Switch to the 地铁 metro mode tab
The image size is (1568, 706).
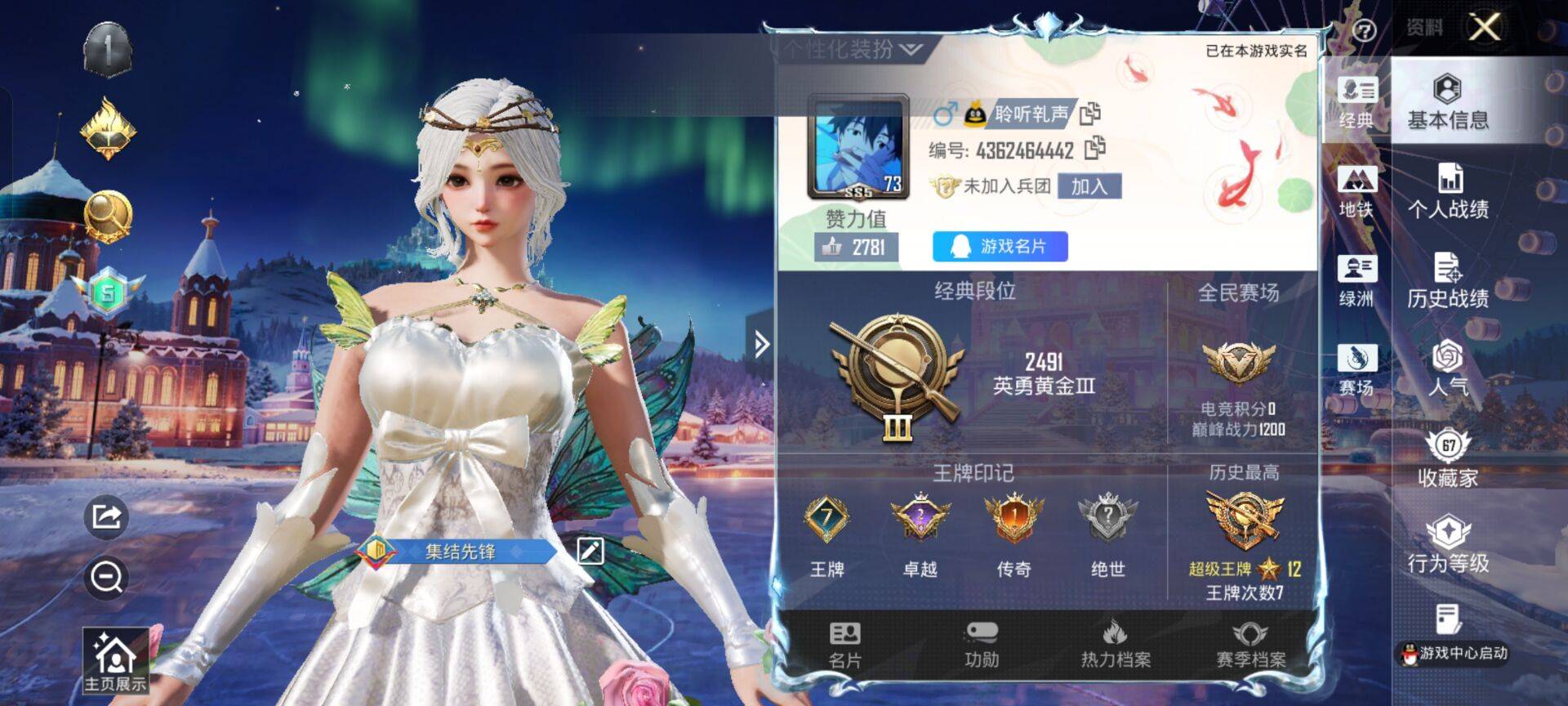[x=1356, y=193]
